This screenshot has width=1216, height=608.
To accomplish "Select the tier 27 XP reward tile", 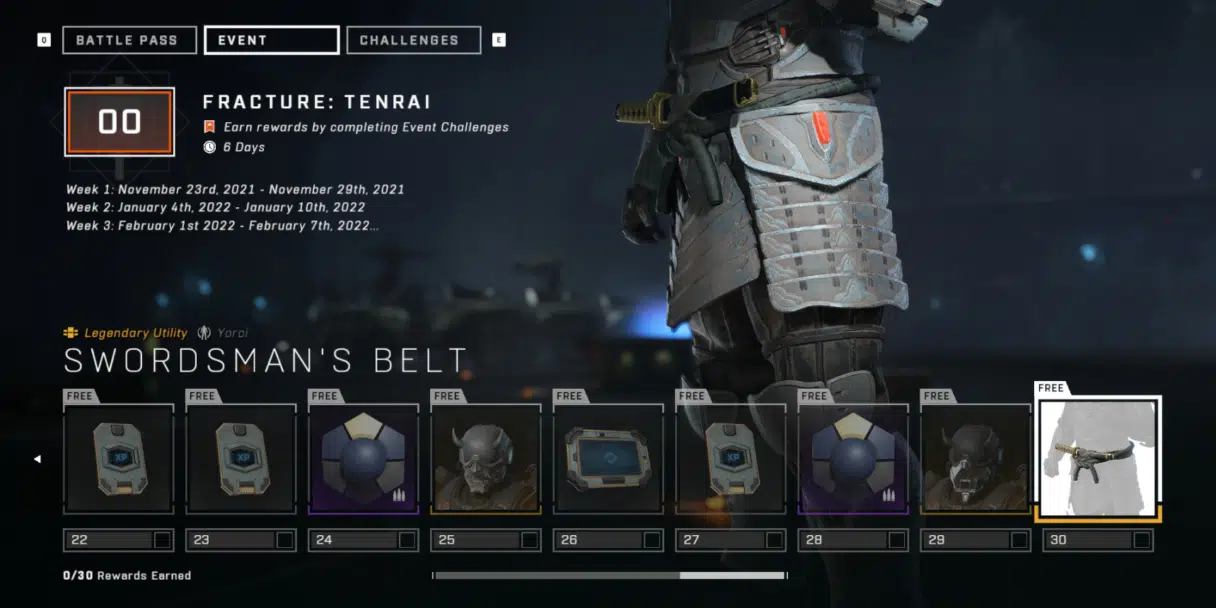I will click(x=731, y=459).
